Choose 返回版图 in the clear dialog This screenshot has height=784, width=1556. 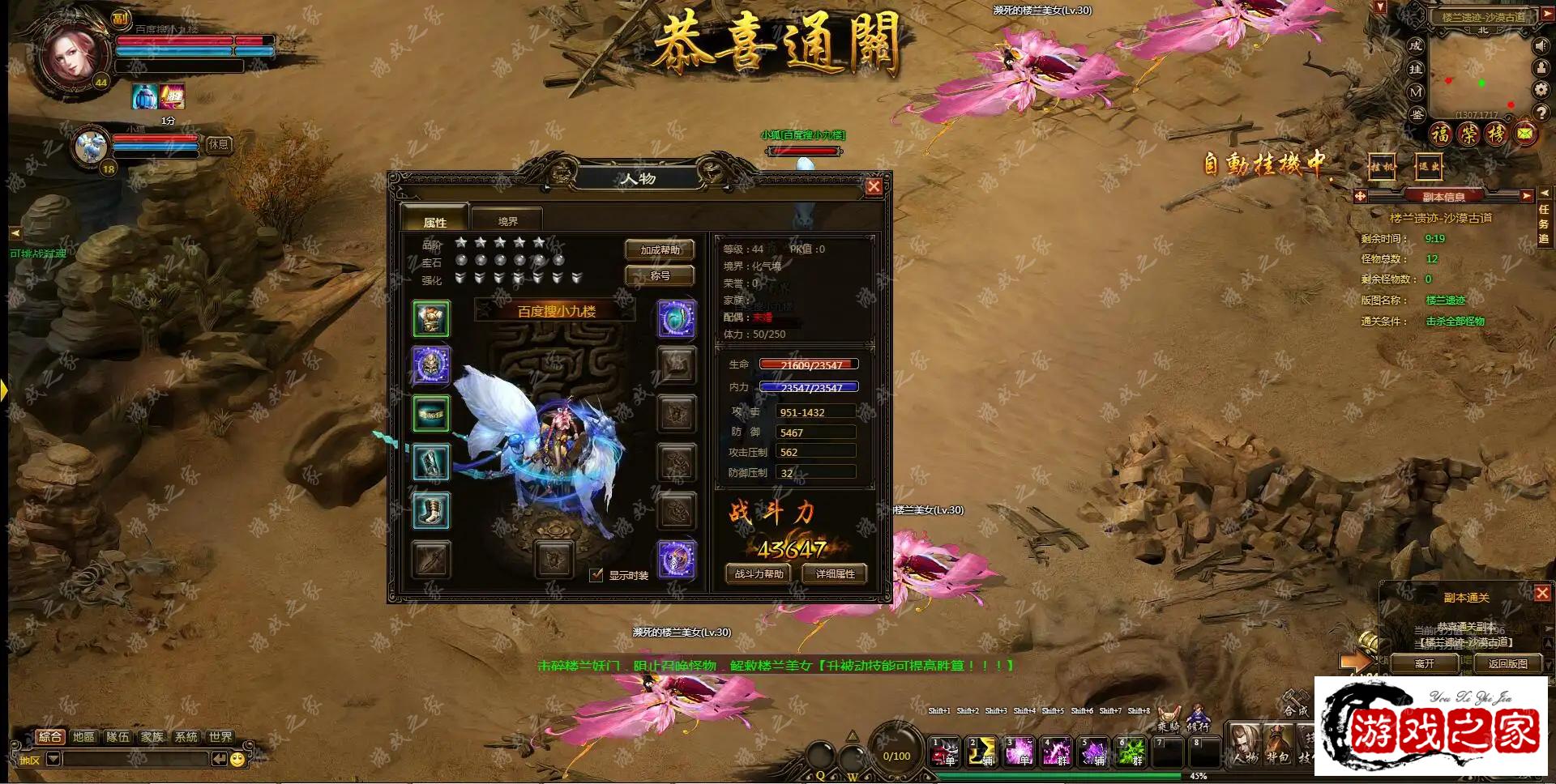point(1507,663)
